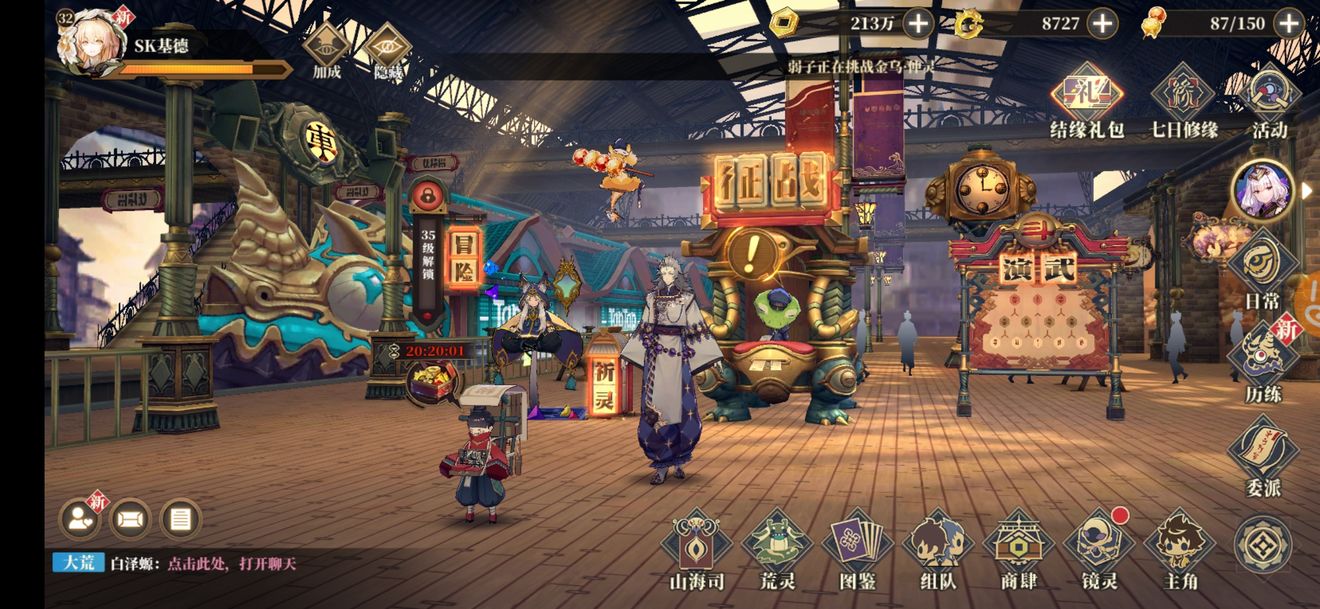Image resolution: width=1320 pixels, height=609 pixels.
Task: Open the friends icon with 新 badge
Action: [x=80, y=518]
